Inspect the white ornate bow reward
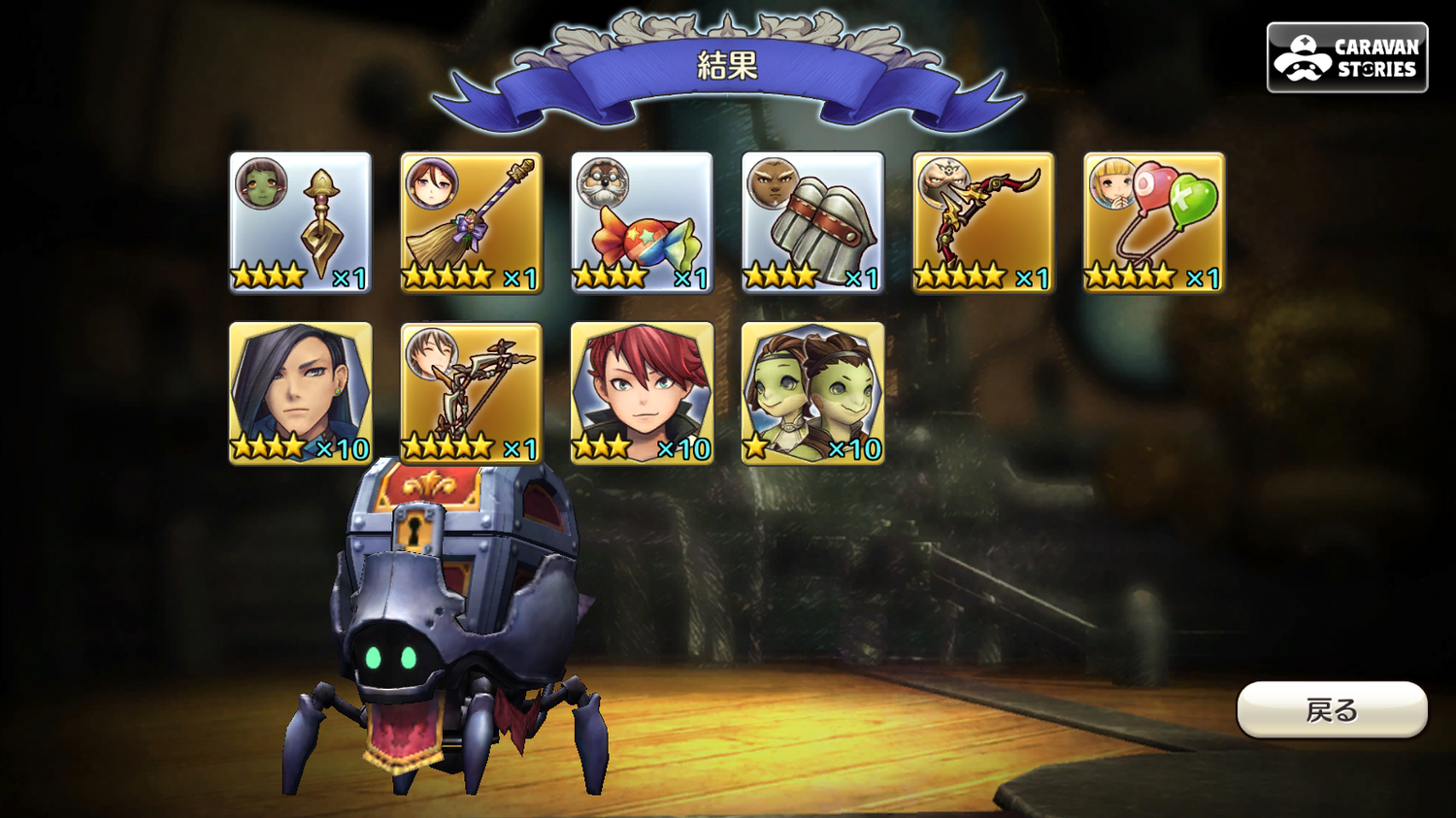Image resolution: width=1456 pixels, height=818 pixels. coord(472,393)
